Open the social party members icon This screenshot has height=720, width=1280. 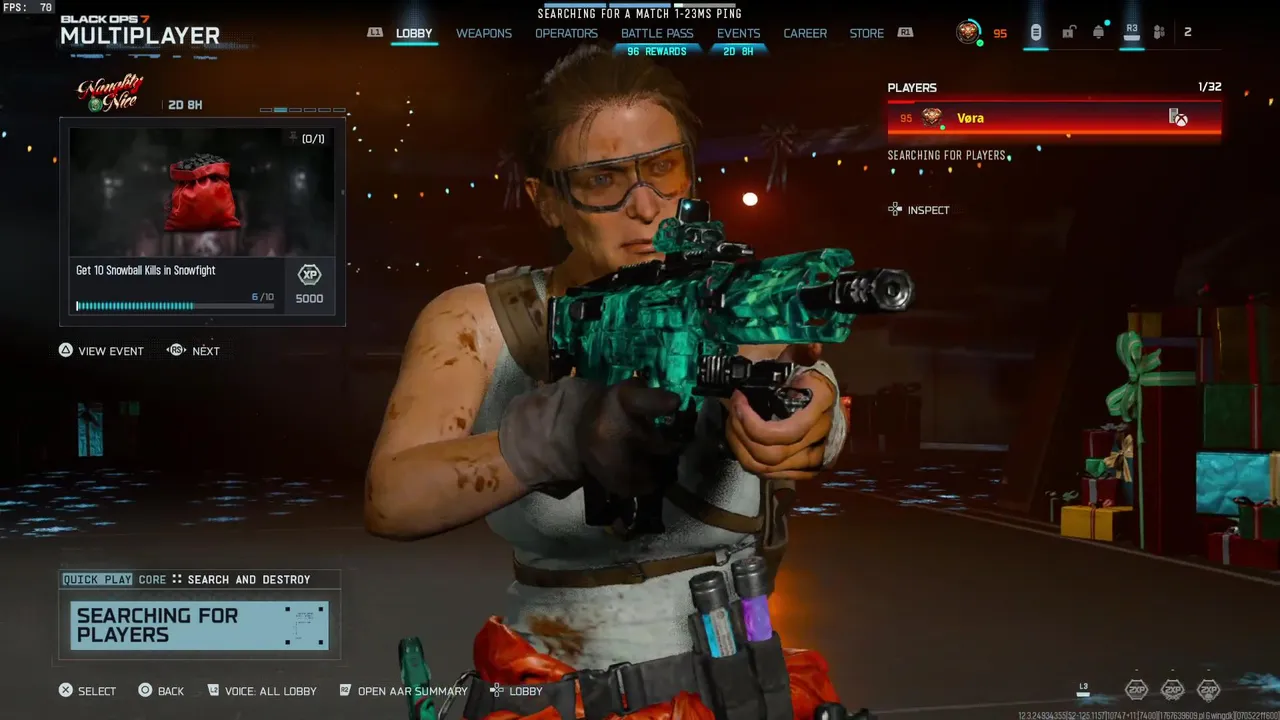click(x=1159, y=32)
